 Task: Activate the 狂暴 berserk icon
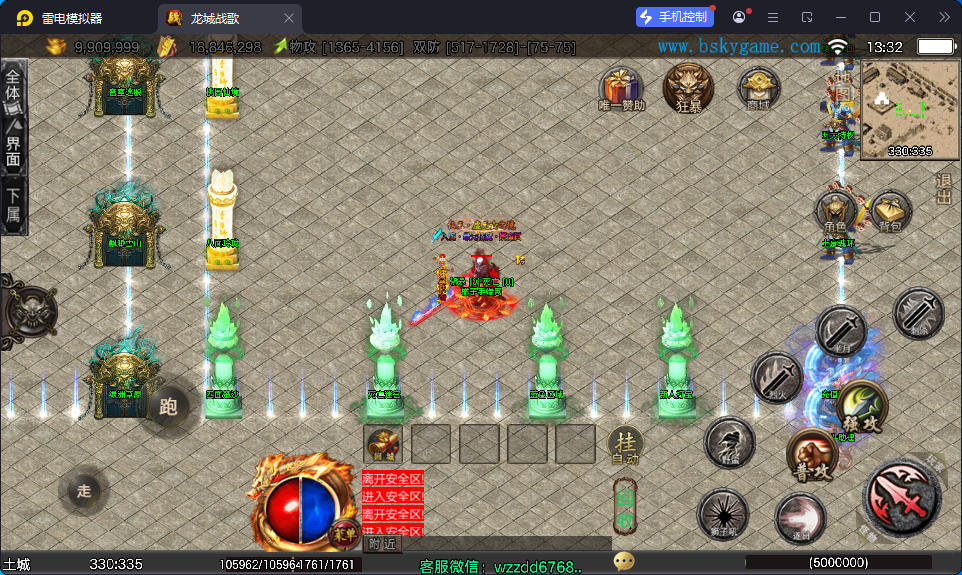point(688,86)
